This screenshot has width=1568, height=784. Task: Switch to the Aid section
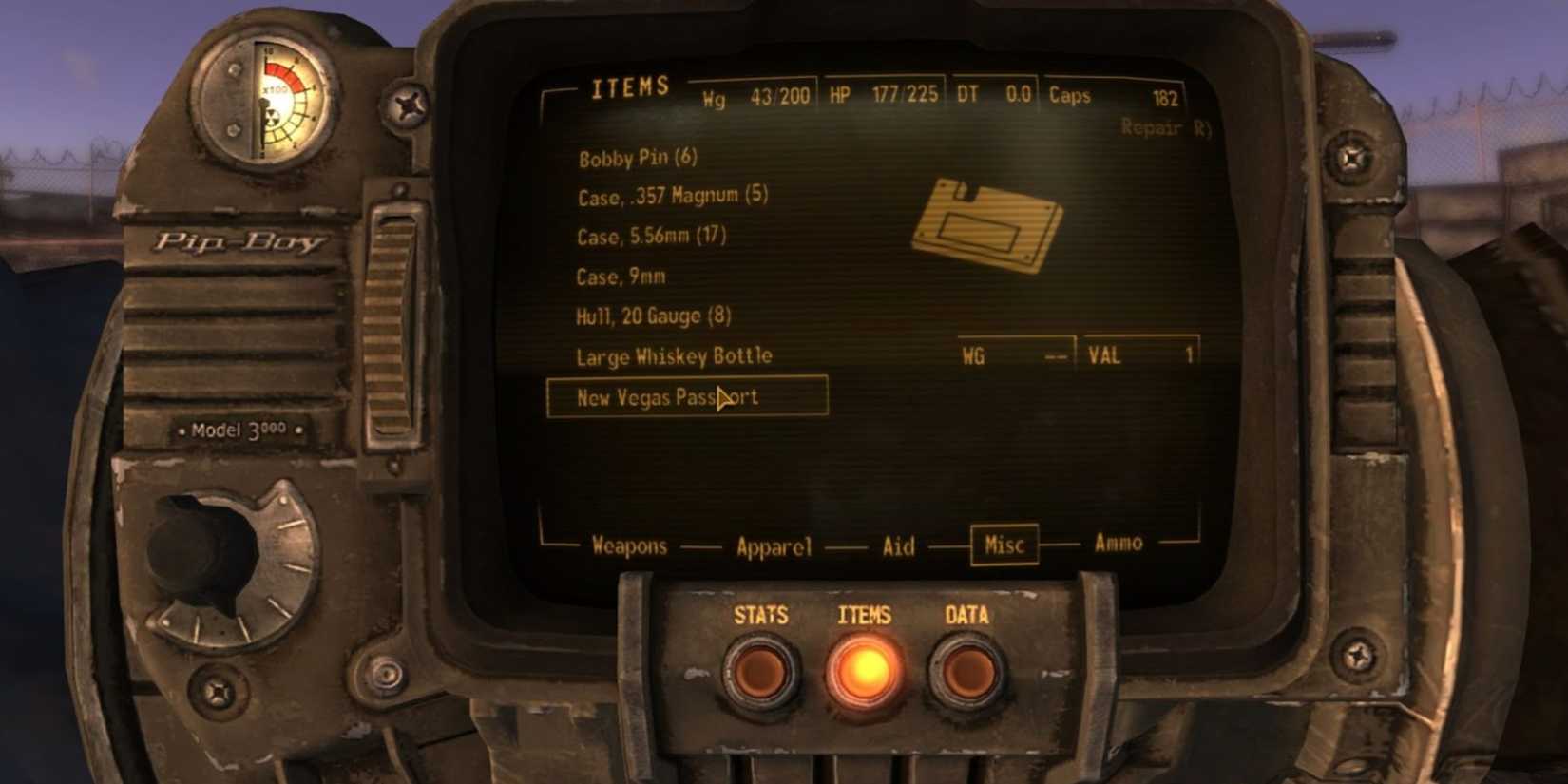tap(897, 545)
